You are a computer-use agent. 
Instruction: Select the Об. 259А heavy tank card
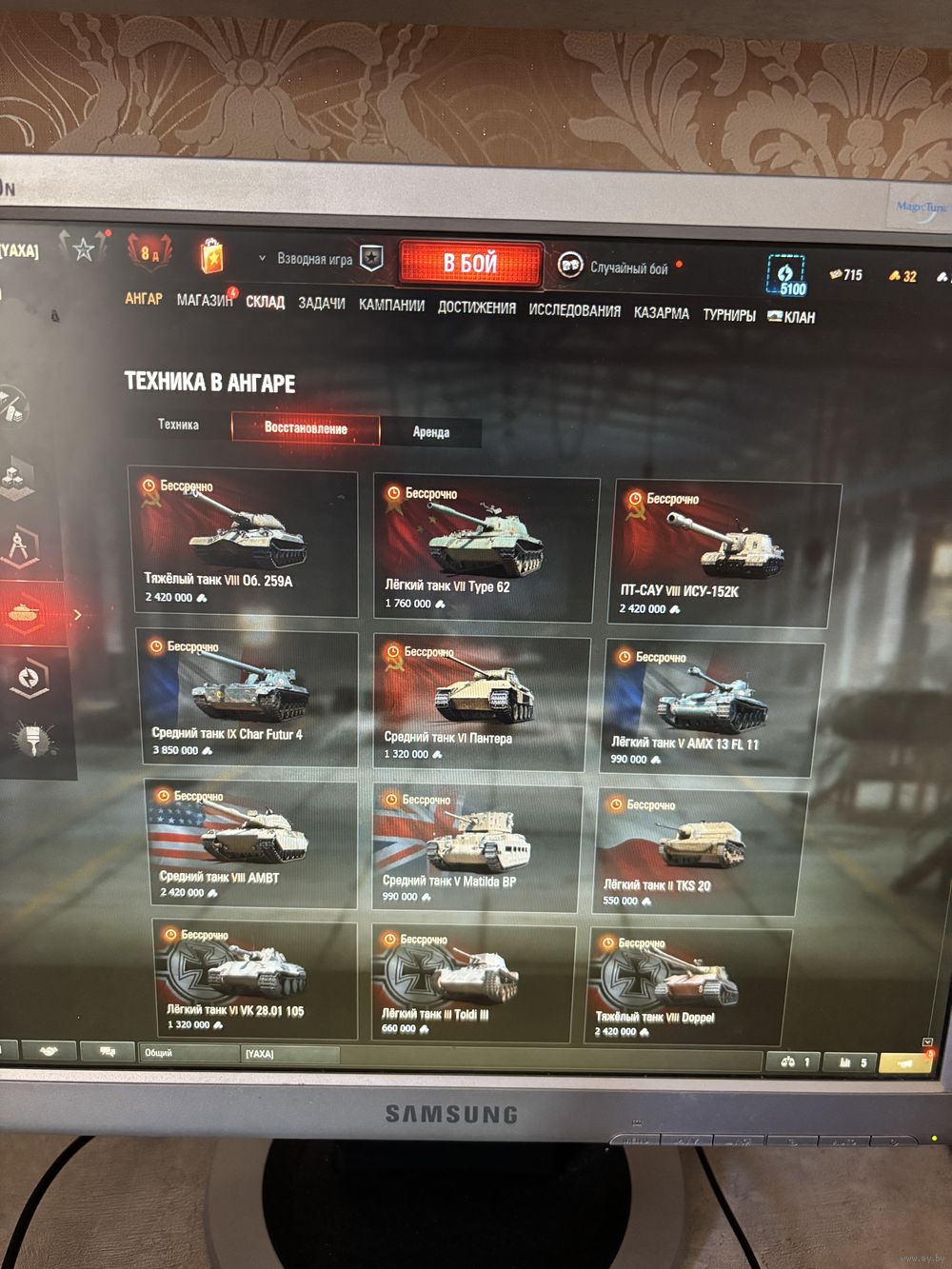click(x=243, y=540)
